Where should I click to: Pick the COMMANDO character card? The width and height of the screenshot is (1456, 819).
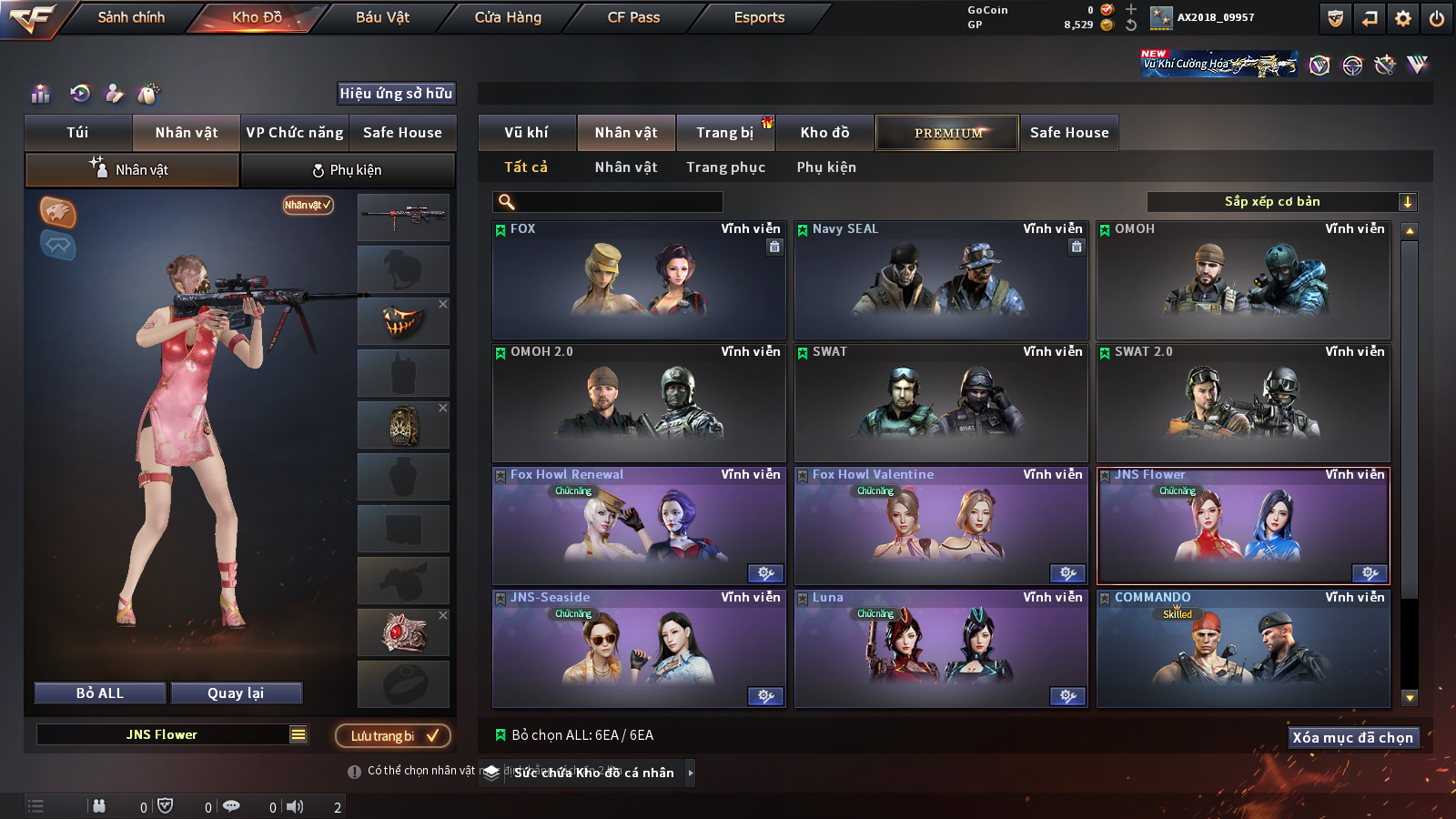pyautogui.click(x=1243, y=649)
